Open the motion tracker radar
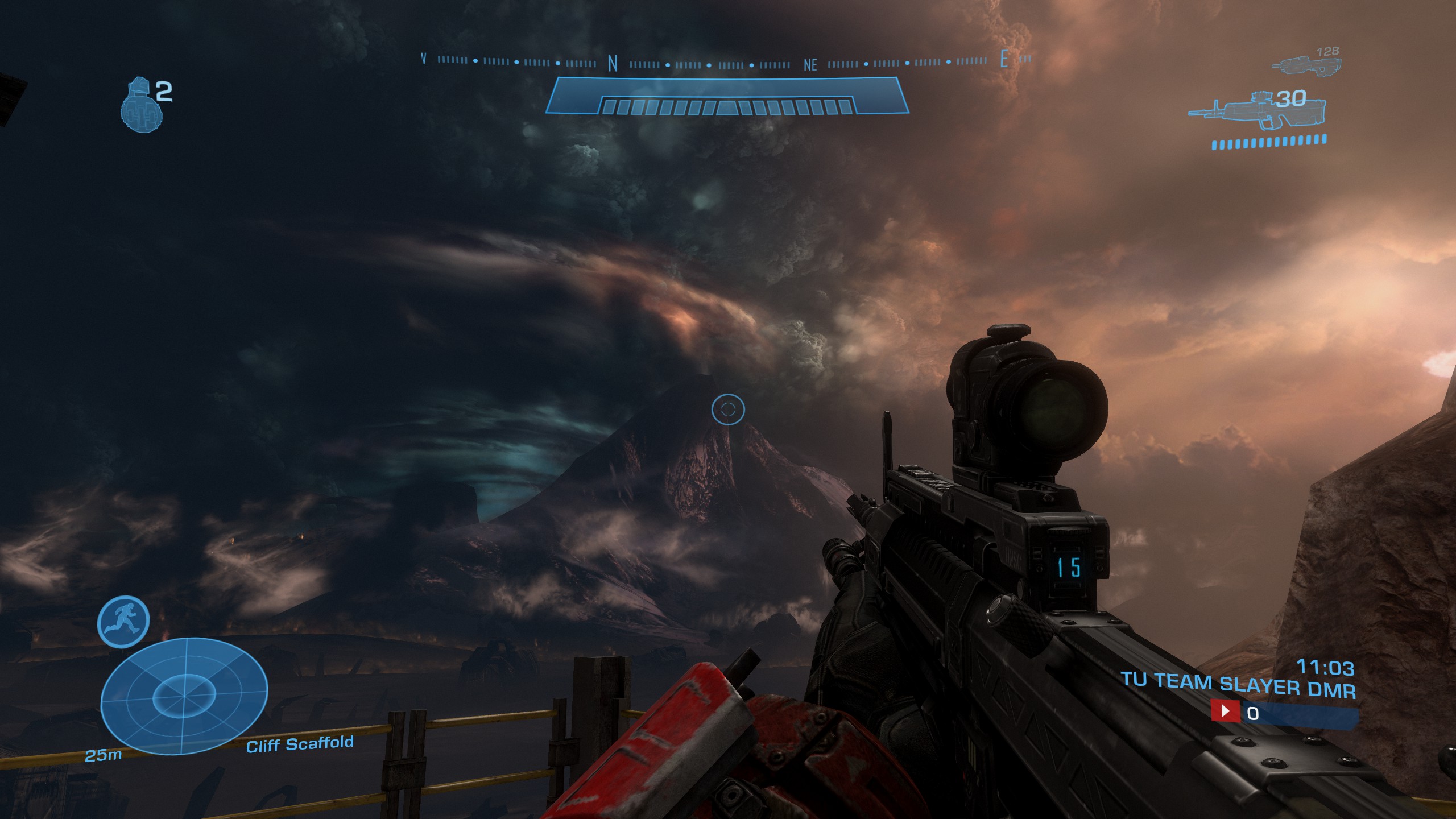 pos(184,697)
